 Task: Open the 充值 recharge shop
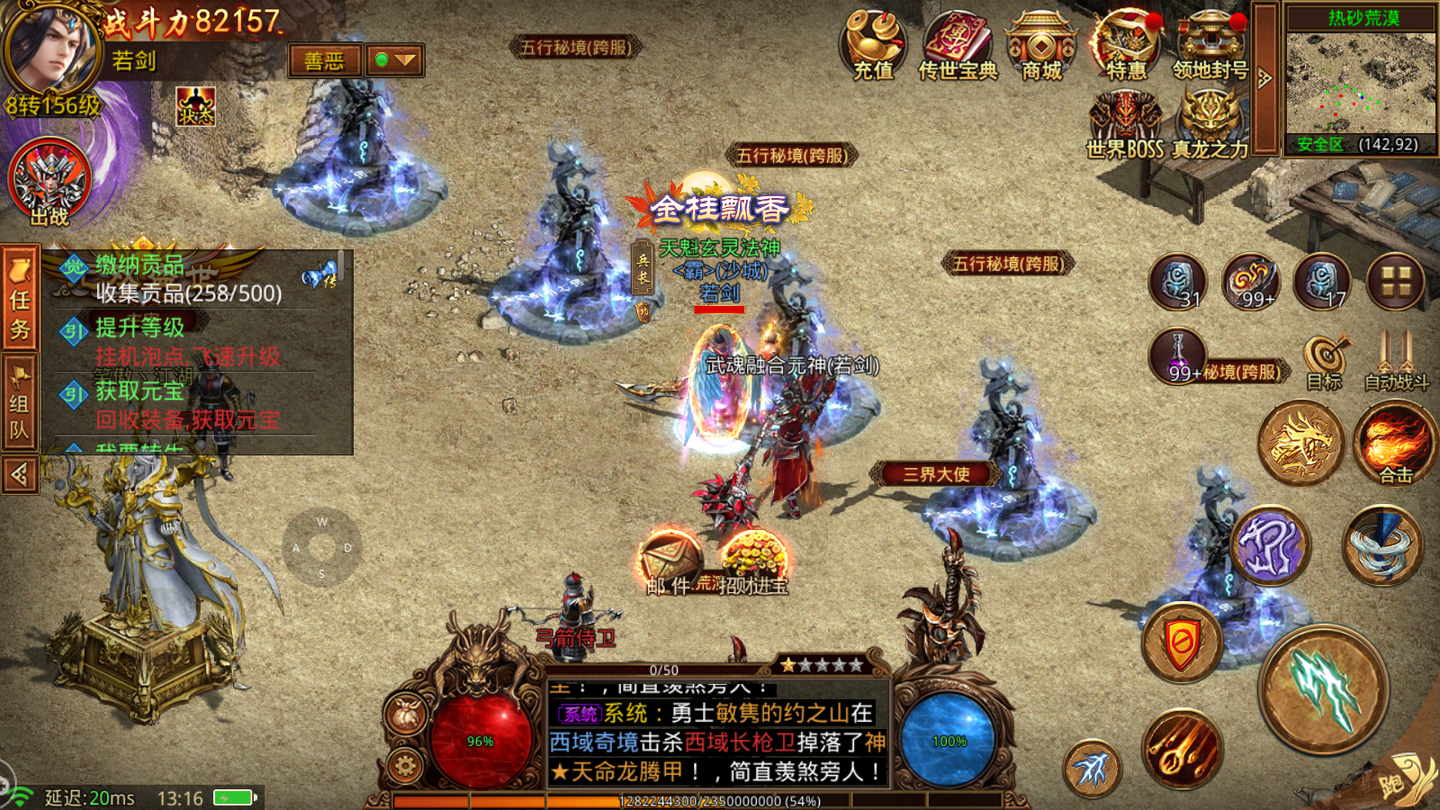coord(873,45)
